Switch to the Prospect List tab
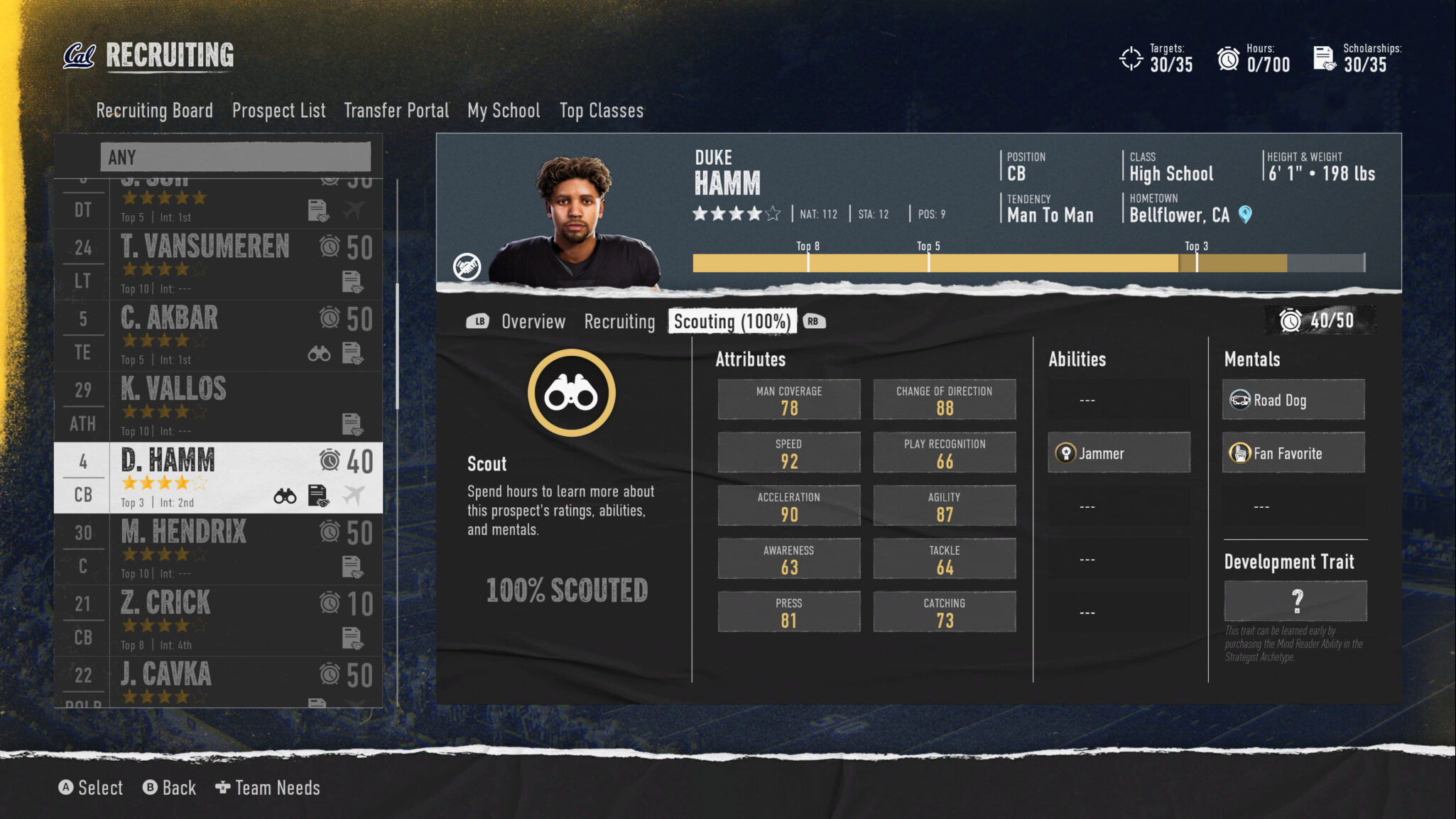 click(278, 111)
